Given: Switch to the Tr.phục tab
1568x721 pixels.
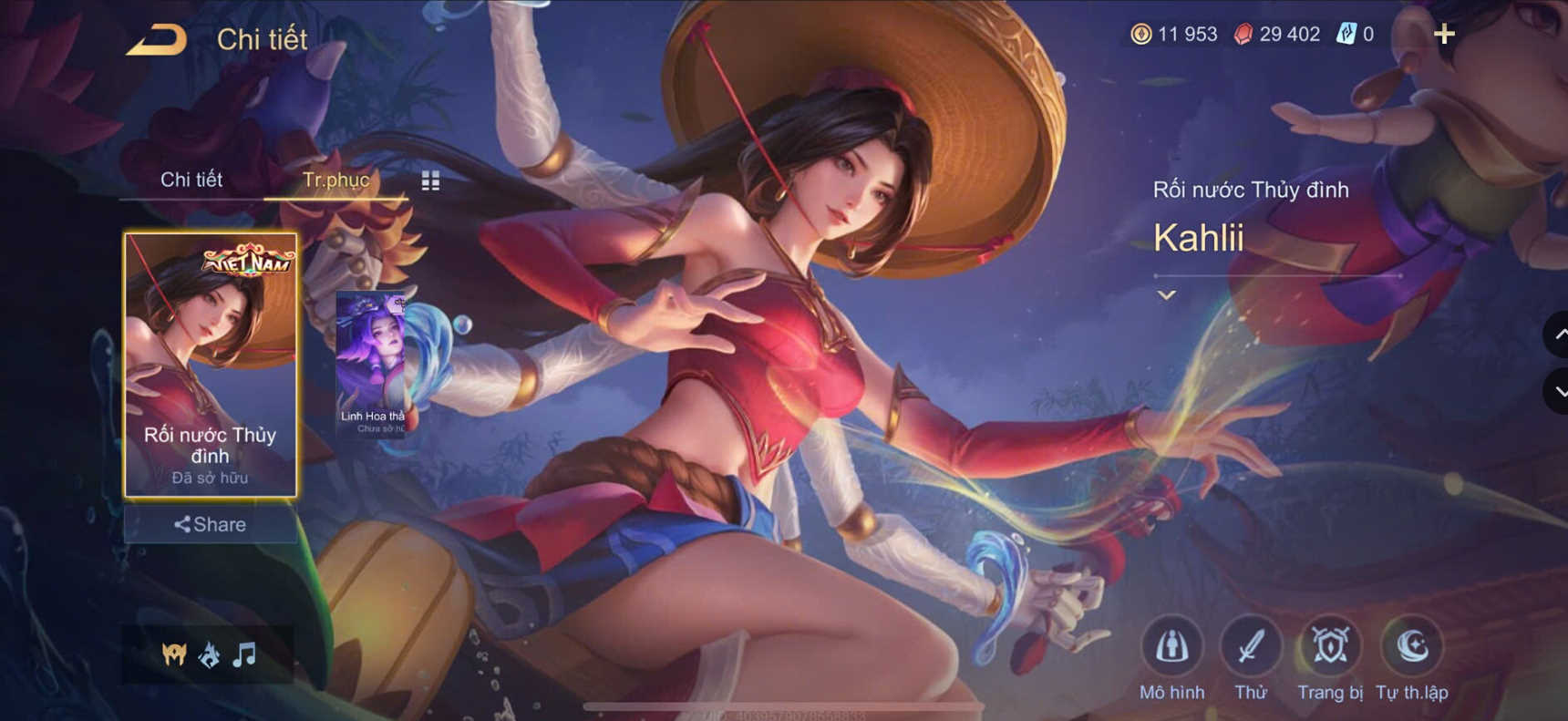Looking at the screenshot, I should (x=337, y=180).
